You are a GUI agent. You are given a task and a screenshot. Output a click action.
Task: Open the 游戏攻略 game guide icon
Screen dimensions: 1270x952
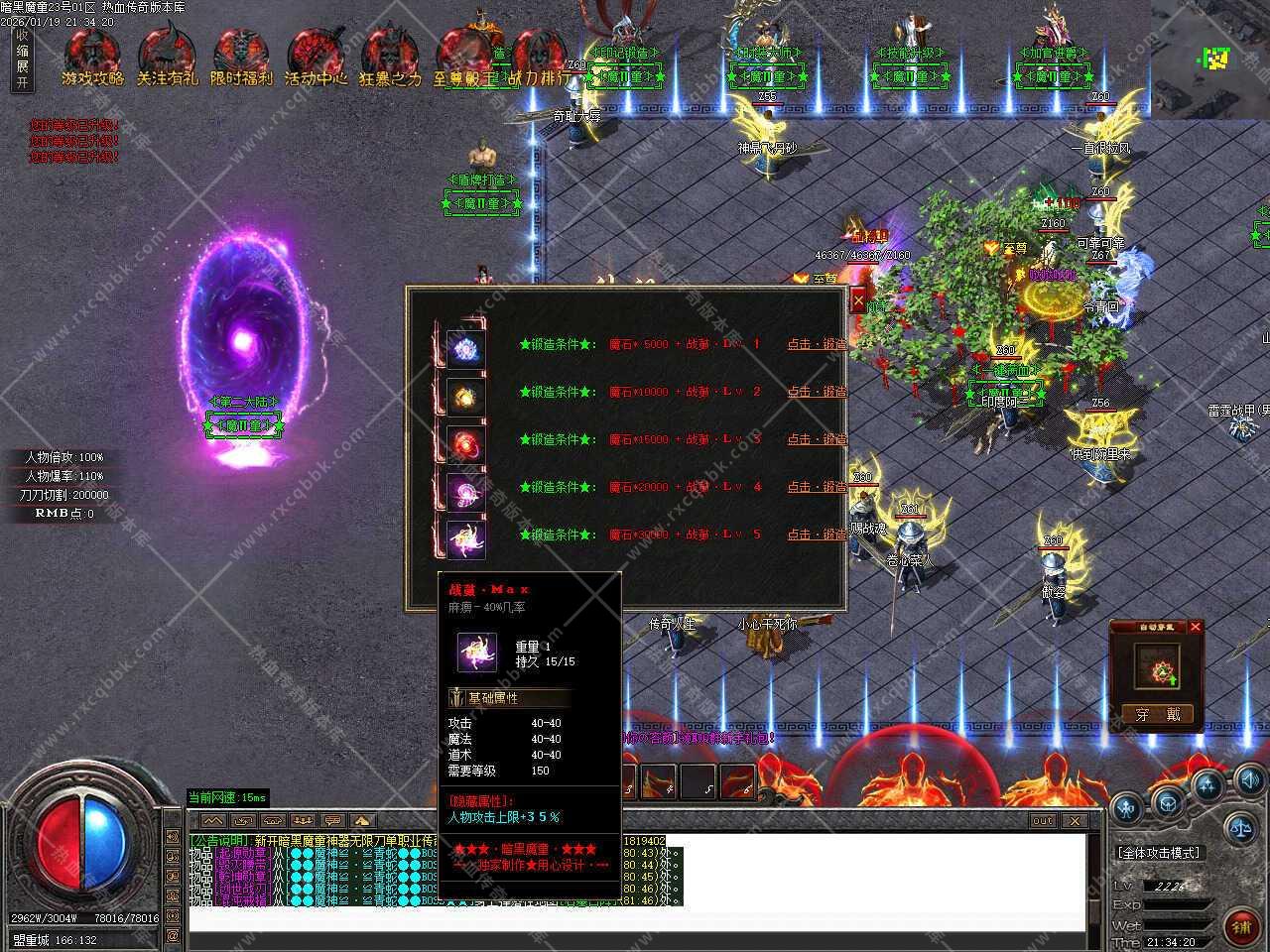pos(92,58)
